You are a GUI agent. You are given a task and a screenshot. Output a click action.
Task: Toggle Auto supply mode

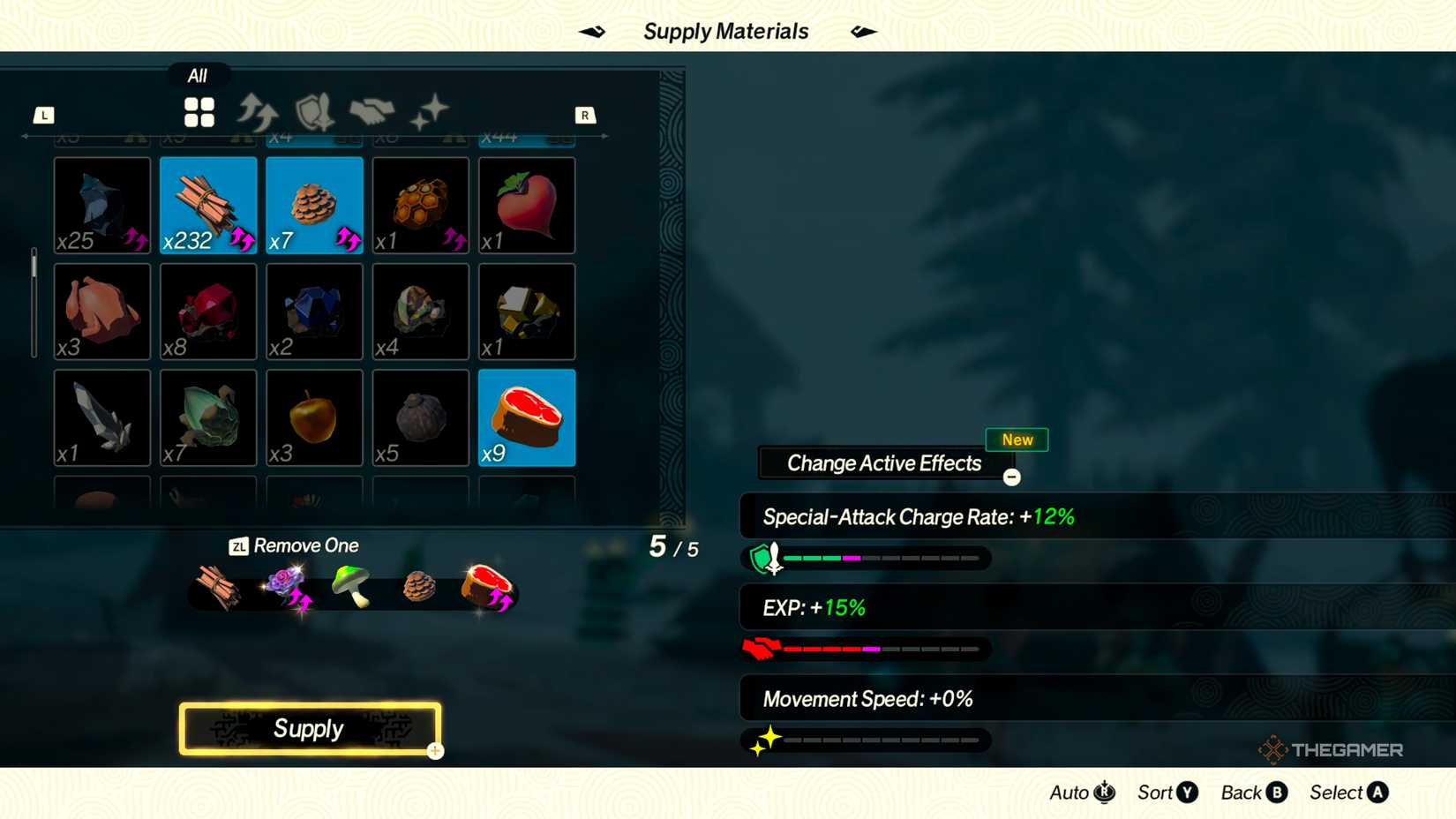click(x=1079, y=793)
